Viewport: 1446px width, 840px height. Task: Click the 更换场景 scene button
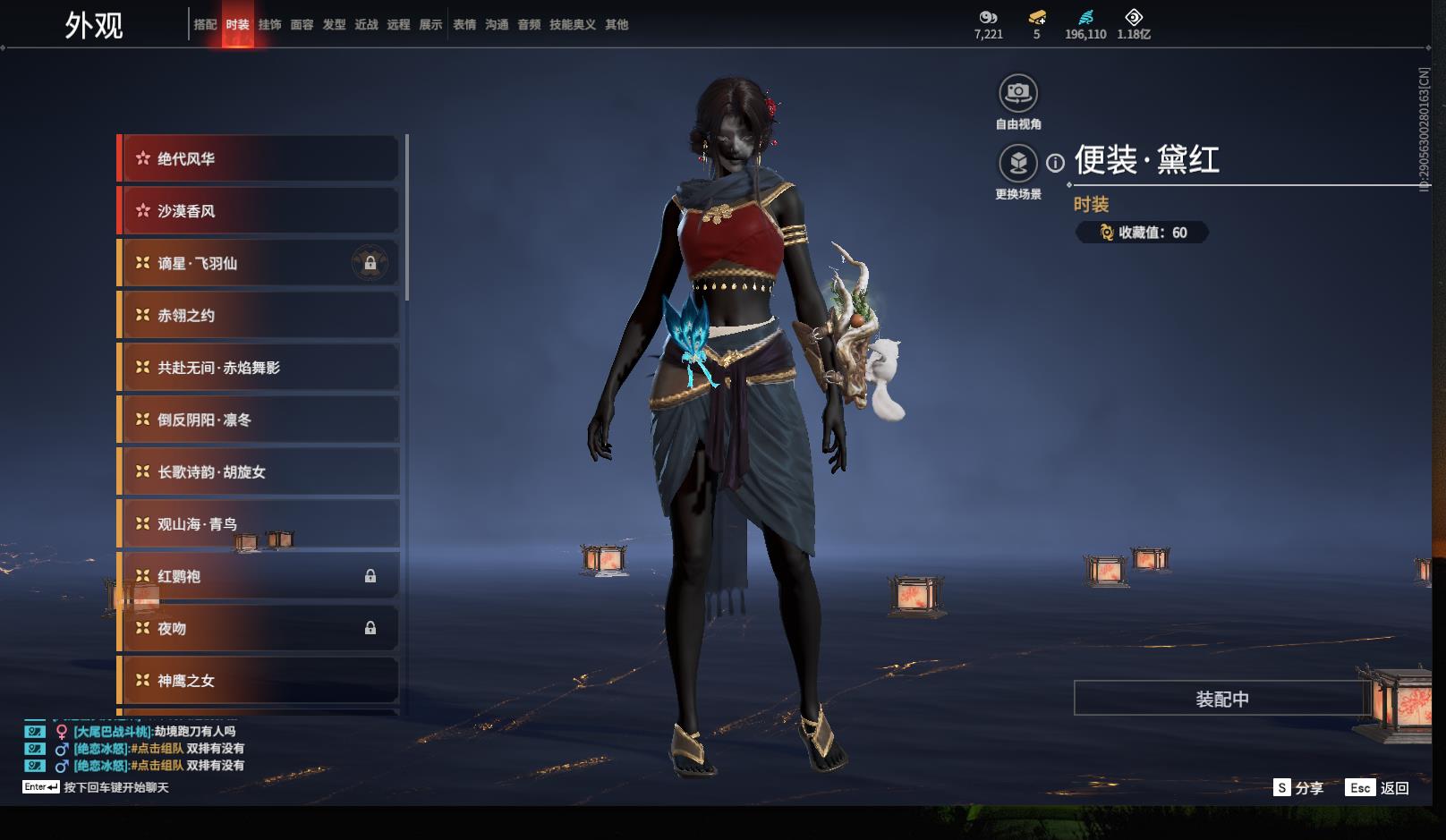pos(1017,164)
